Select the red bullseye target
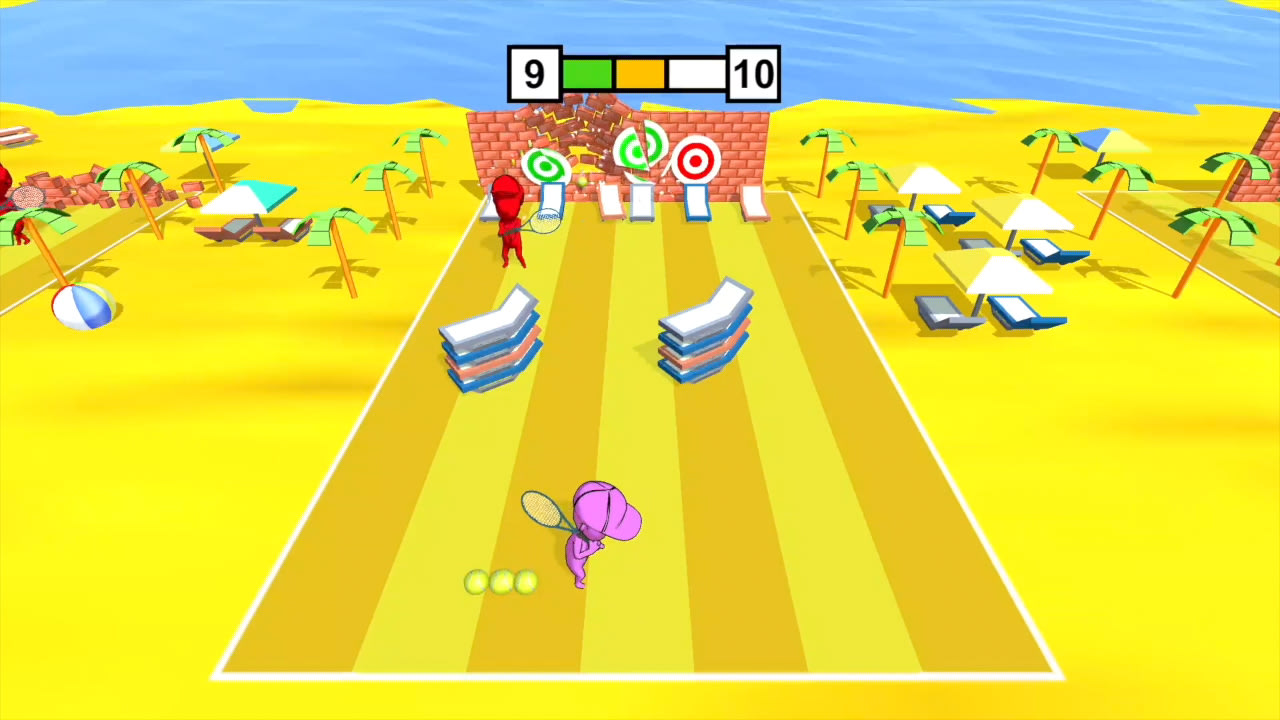Screen dimensions: 1280x720 pyautogui.click(x=695, y=160)
